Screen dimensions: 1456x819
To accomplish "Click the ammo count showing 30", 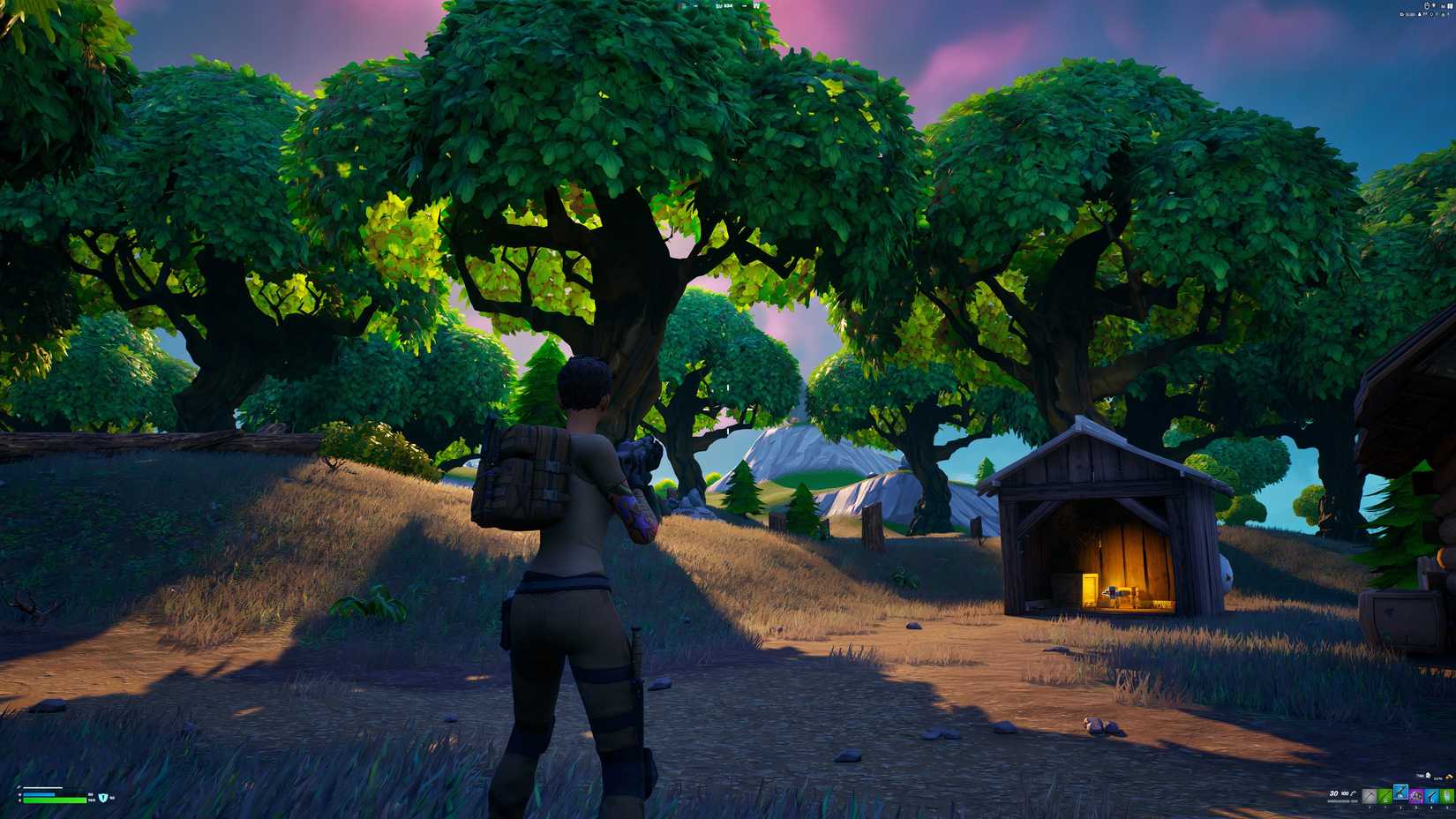I will pyautogui.click(x=1333, y=794).
